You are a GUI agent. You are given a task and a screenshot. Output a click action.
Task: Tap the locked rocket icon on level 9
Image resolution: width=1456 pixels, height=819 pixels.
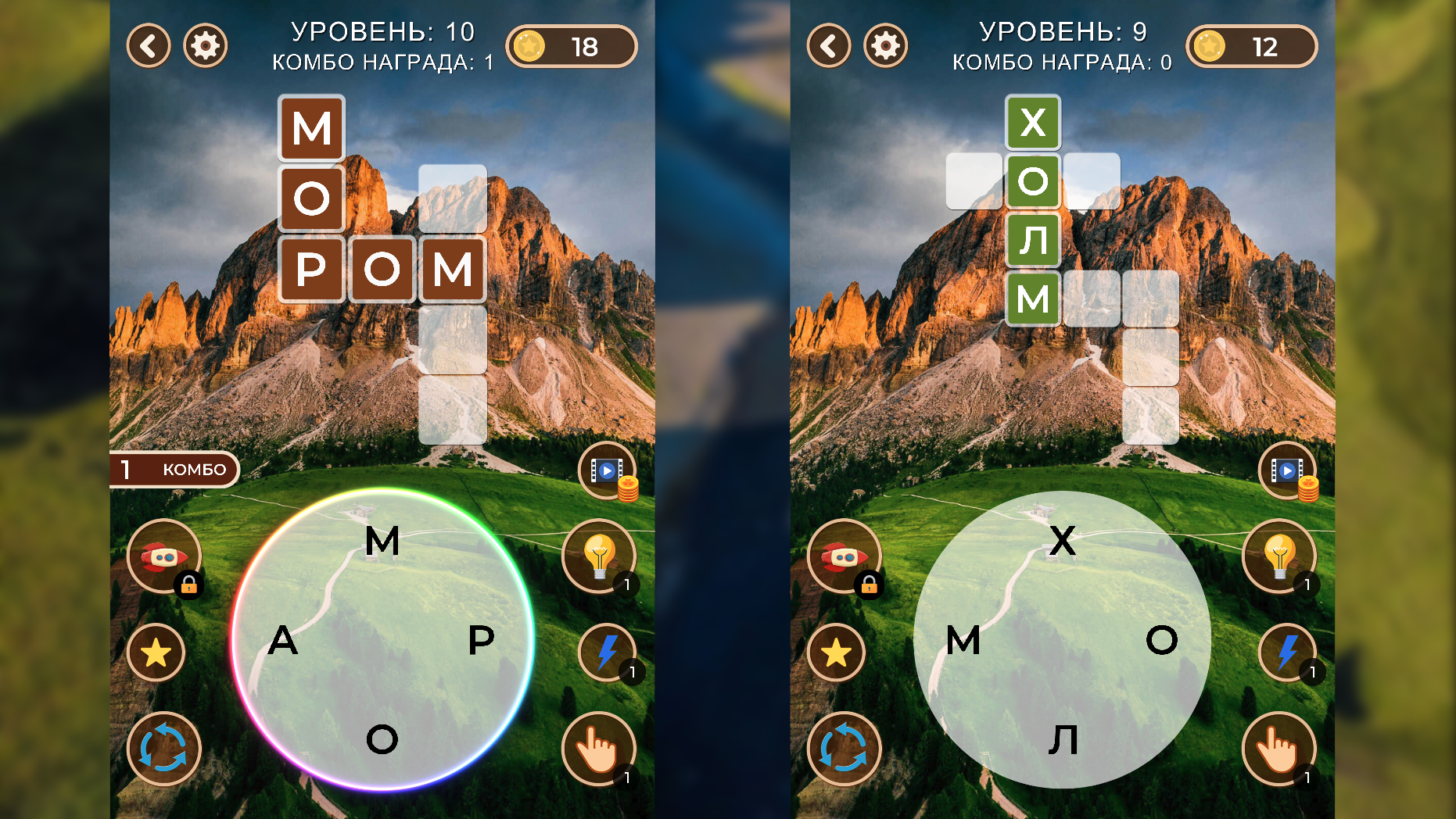pyautogui.click(x=843, y=556)
